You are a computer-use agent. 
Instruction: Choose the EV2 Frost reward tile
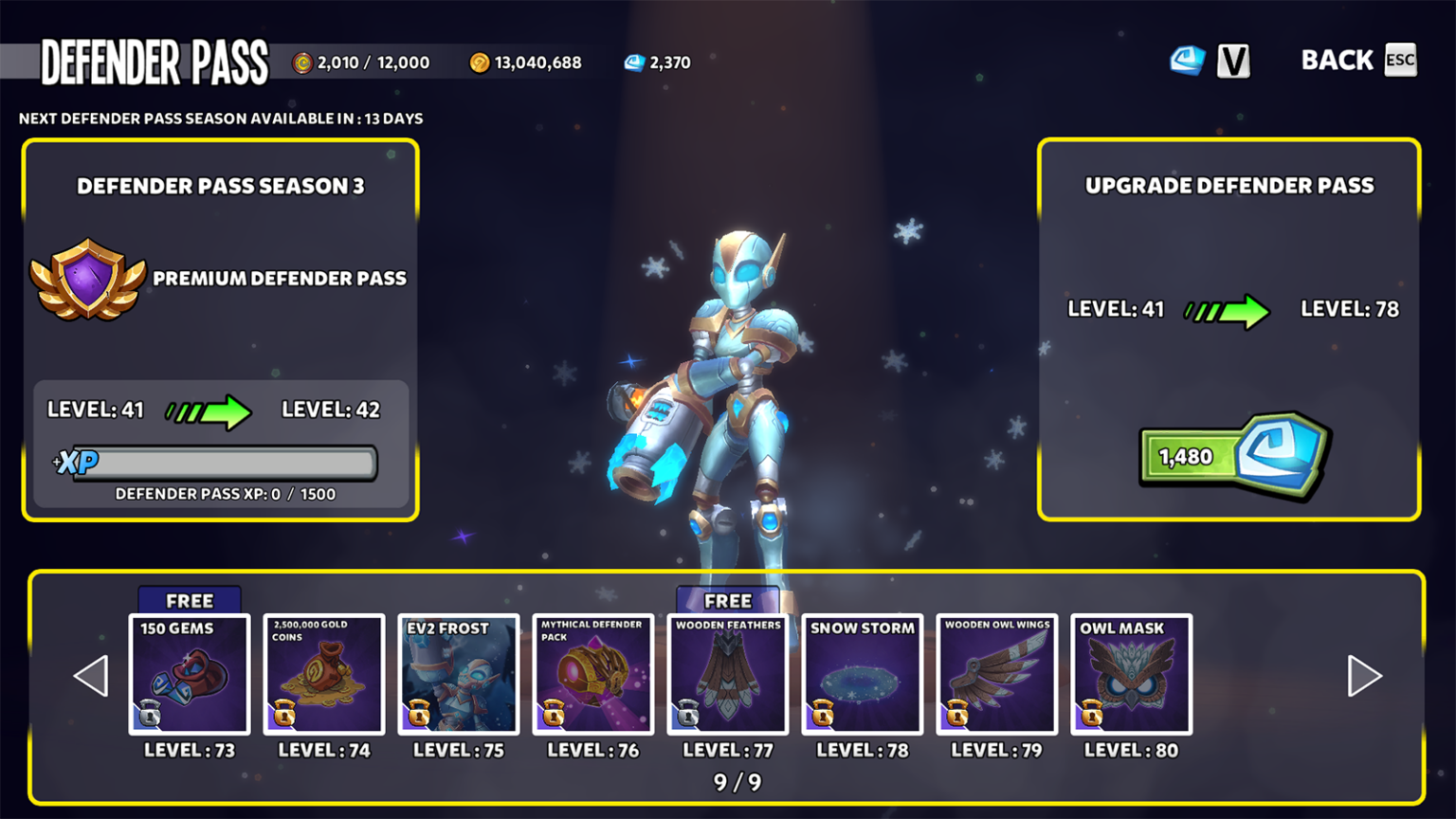(x=459, y=674)
